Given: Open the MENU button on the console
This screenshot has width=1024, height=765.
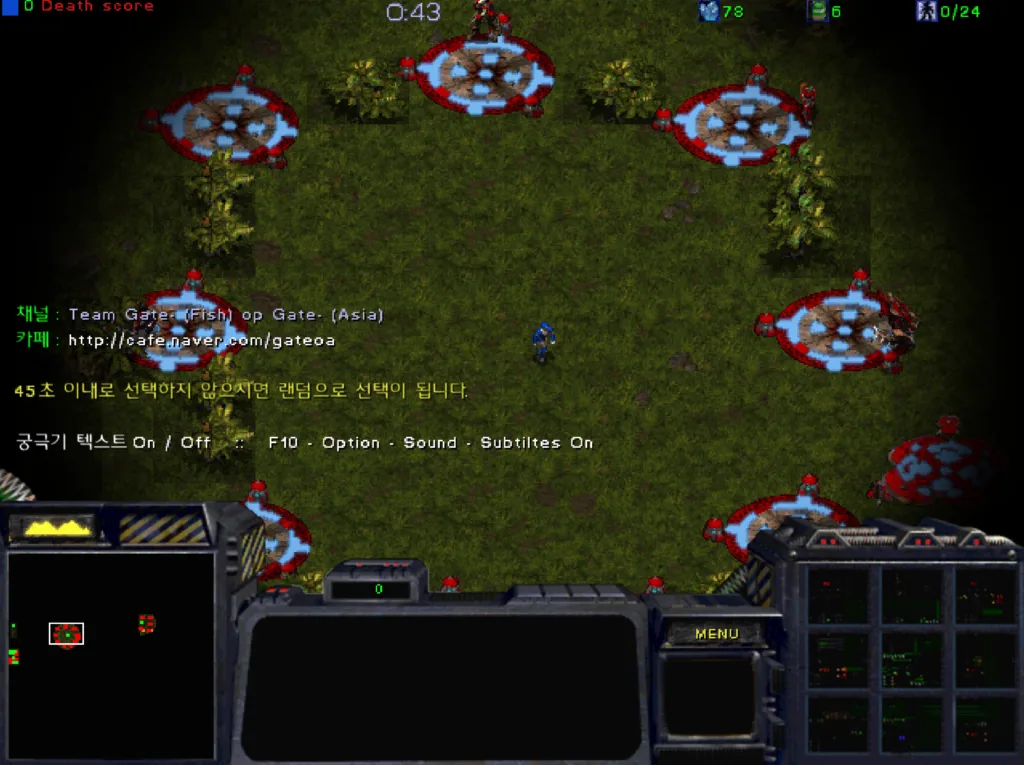Looking at the screenshot, I should click(716, 633).
